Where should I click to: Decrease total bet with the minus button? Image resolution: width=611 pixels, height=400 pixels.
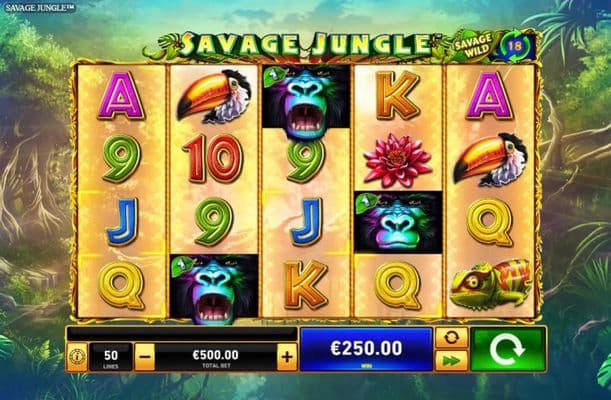(145, 356)
